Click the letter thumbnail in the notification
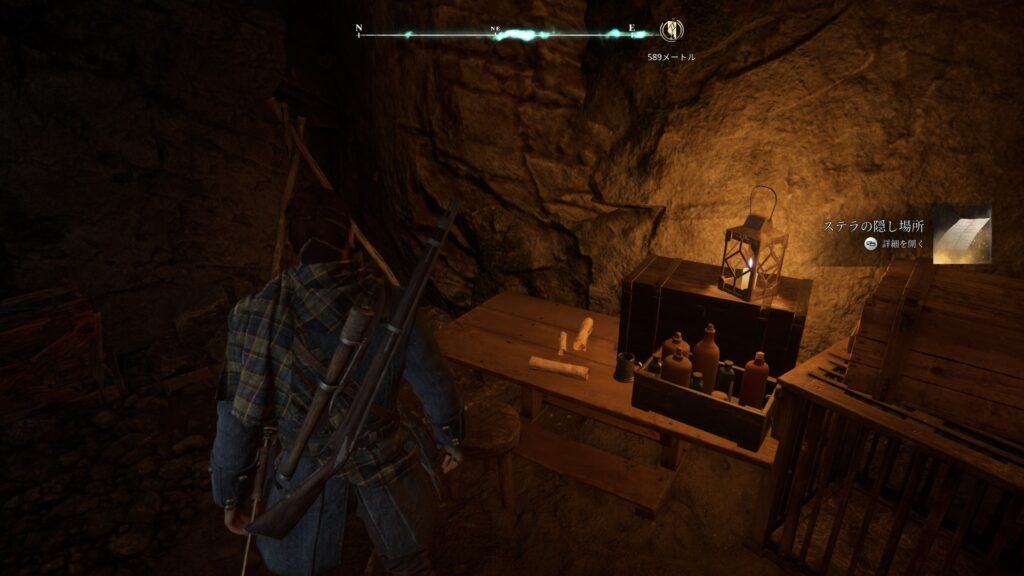The width and height of the screenshot is (1024, 576). (x=961, y=235)
